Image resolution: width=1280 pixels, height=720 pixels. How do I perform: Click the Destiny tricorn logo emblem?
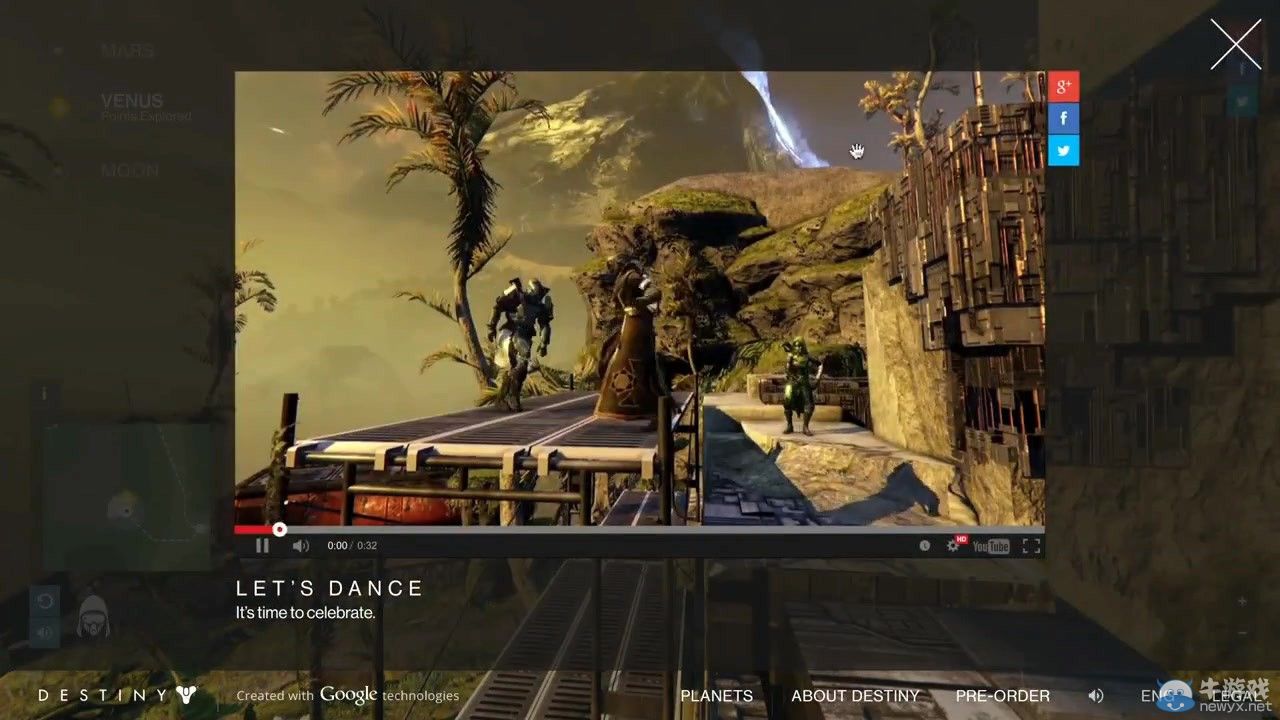187,694
